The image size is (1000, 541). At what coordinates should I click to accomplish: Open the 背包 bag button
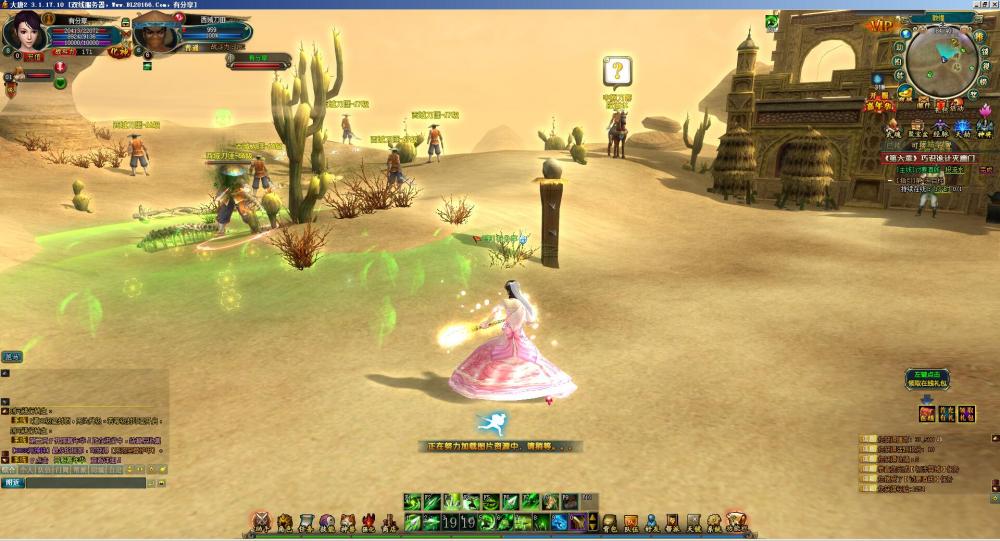[x=609, y=522]
